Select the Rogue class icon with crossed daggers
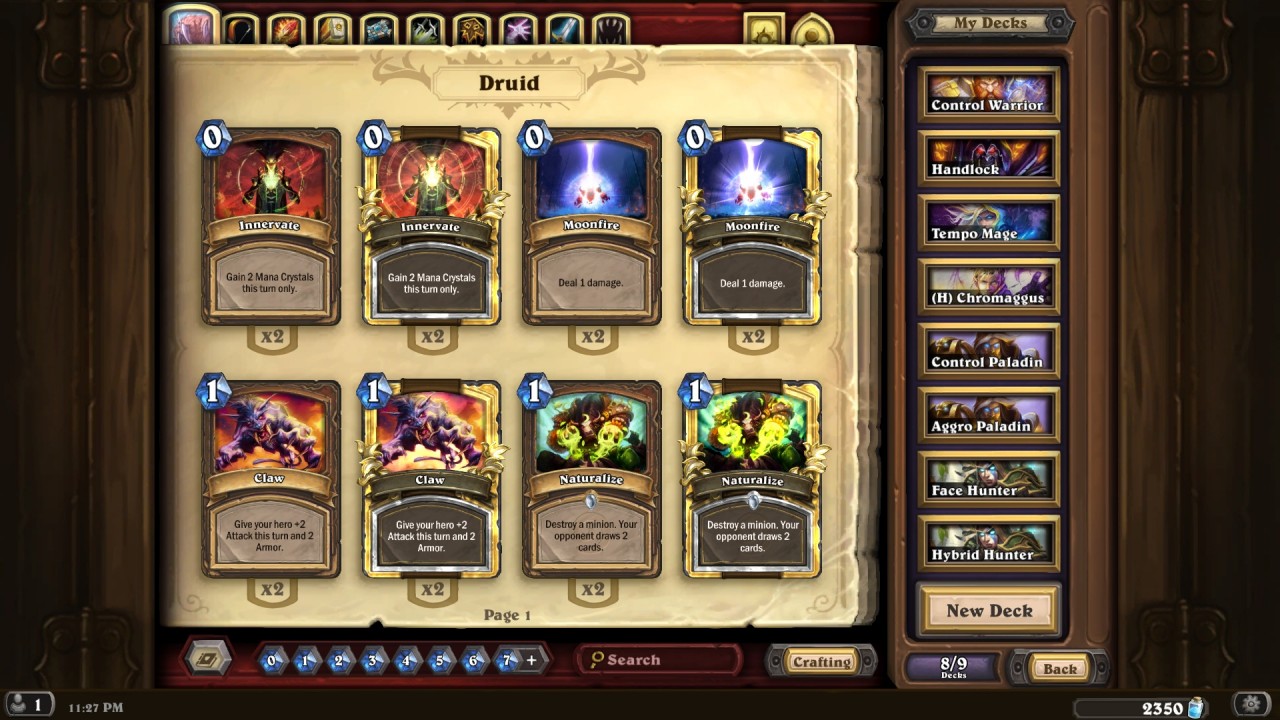Image resolution: width=1280 pixels, height=720 pixels. [x=427, y=25]
